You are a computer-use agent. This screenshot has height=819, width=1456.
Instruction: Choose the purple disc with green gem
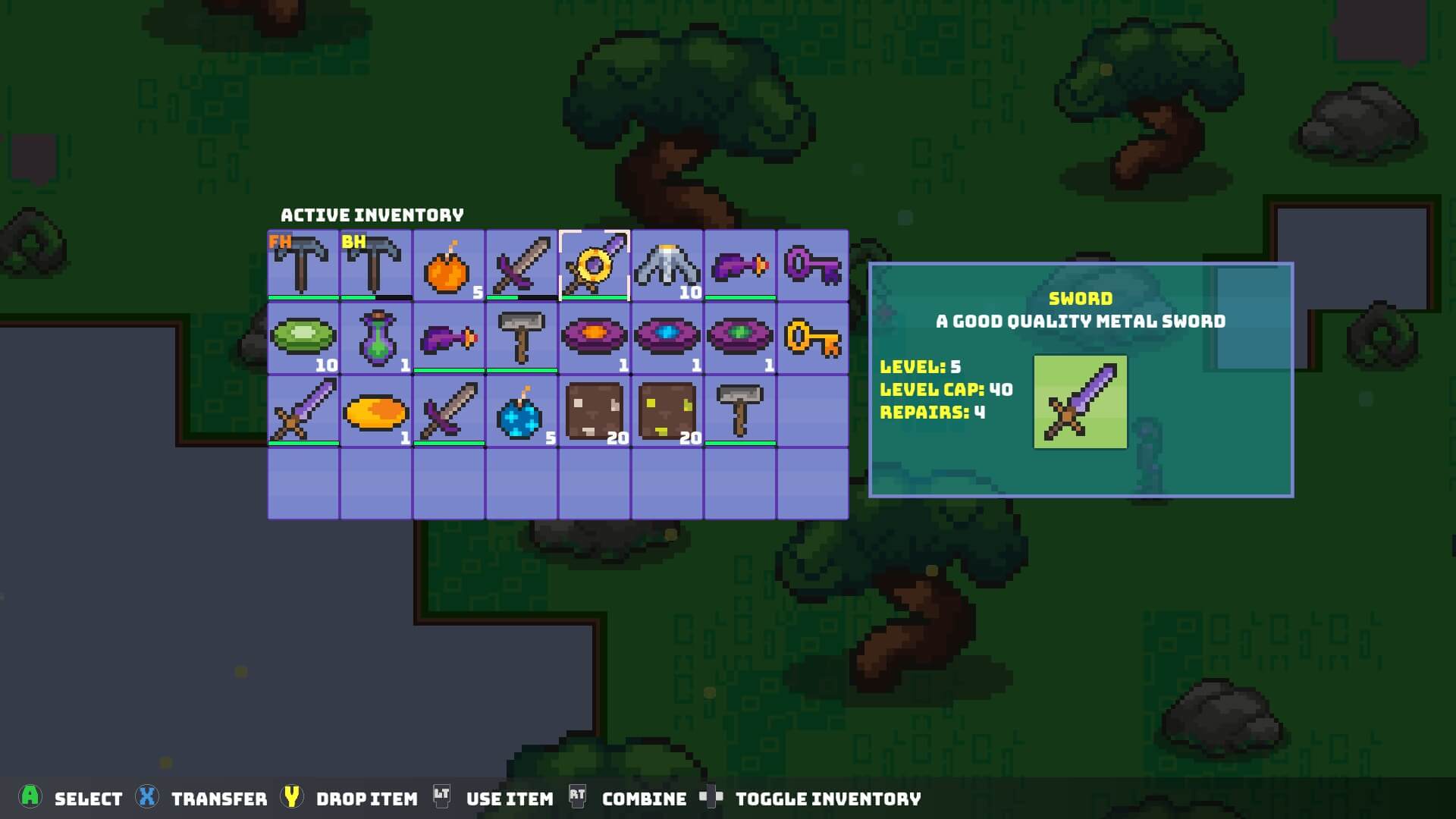(739, 338)
